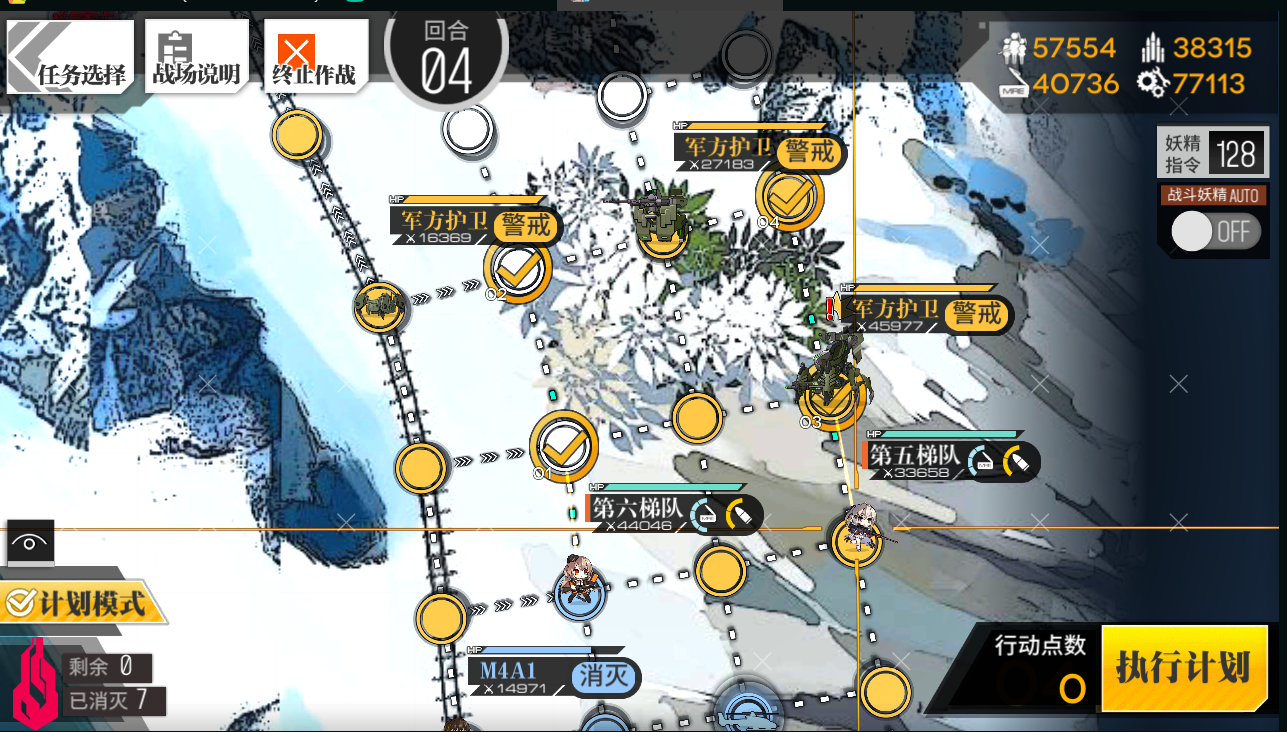Go back to 任务选择 mission select
The height and width of the screenshot is (732, 1287).
click(x=71, y=57)
